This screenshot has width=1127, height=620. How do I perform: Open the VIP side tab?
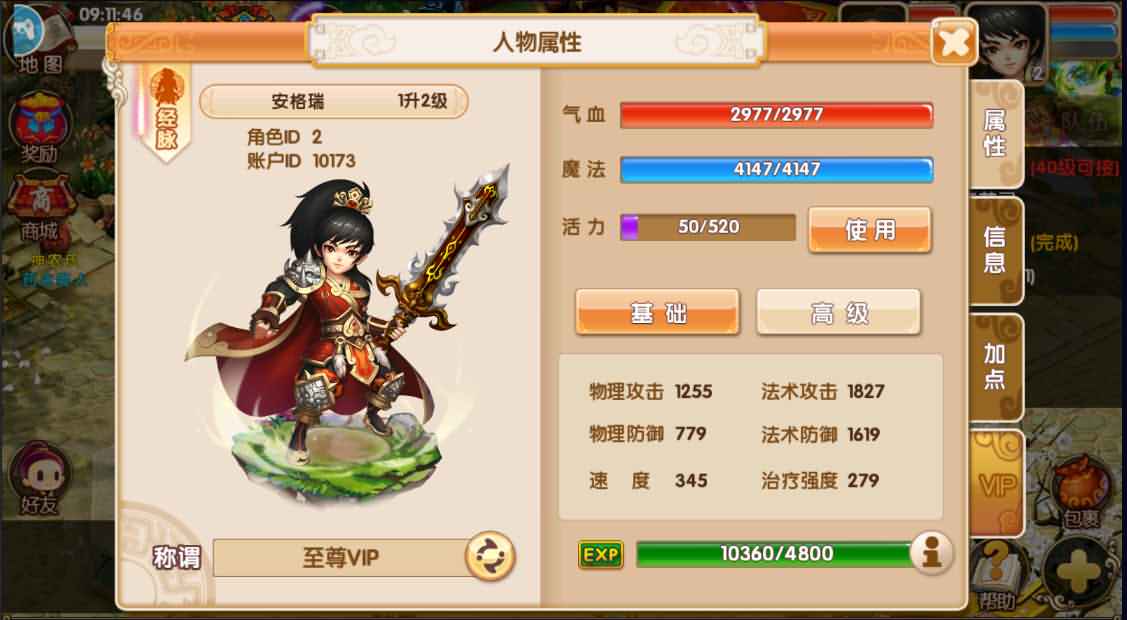(x=996, y=486)
